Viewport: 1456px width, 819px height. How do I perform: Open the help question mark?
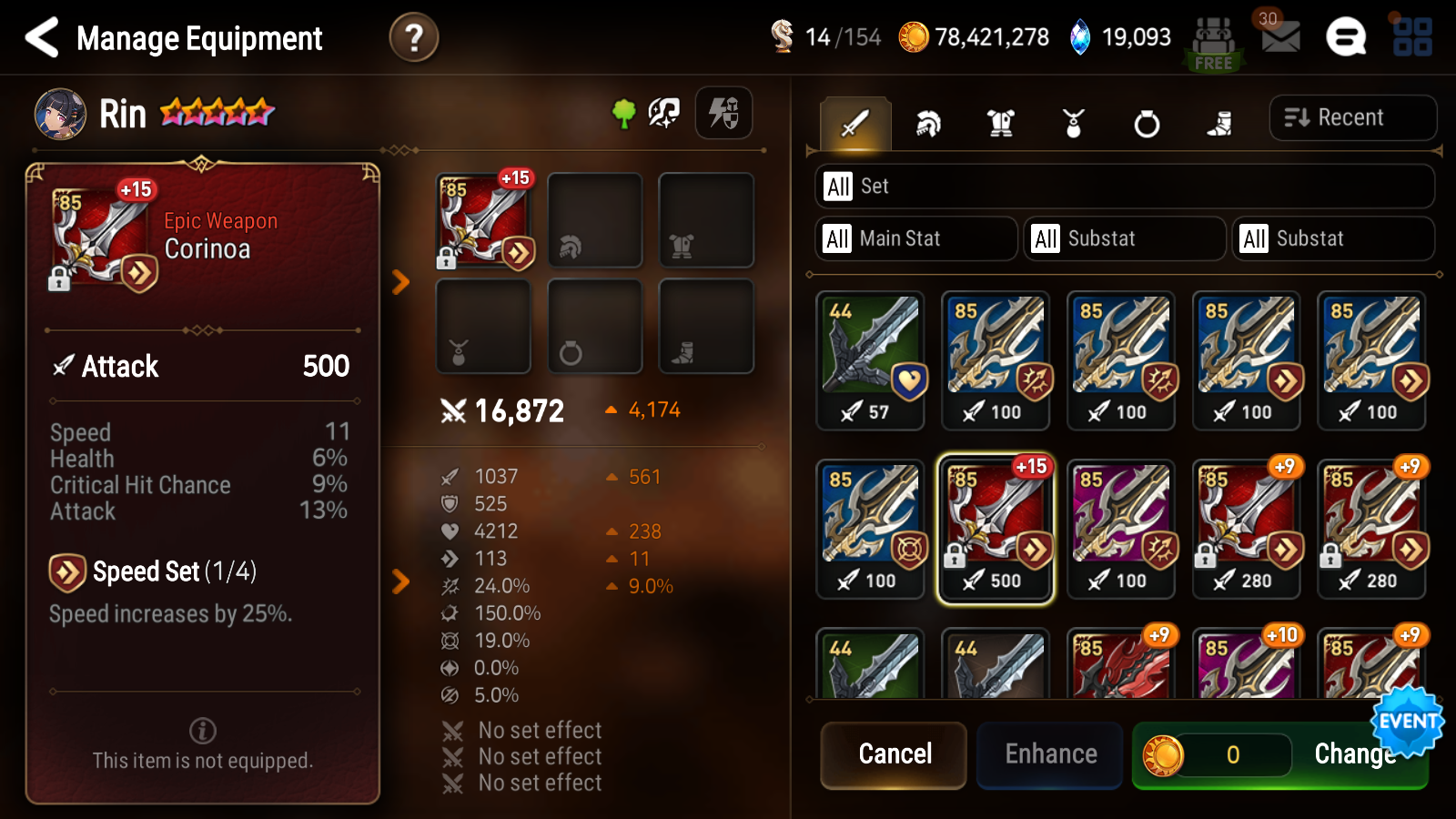(x=415, y=37)
